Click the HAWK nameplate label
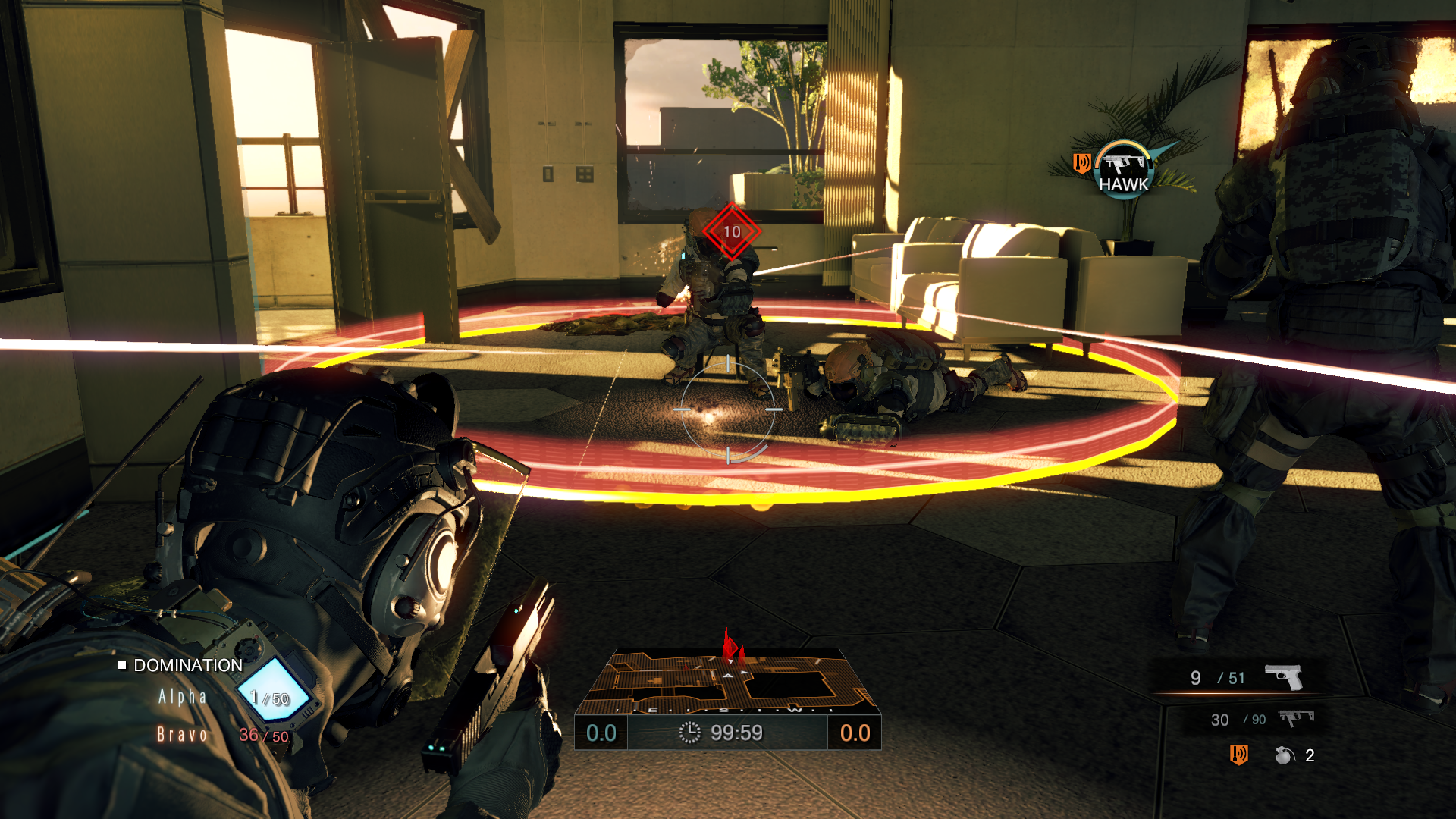1456x819 pixels. click(x=1123, y=184)
